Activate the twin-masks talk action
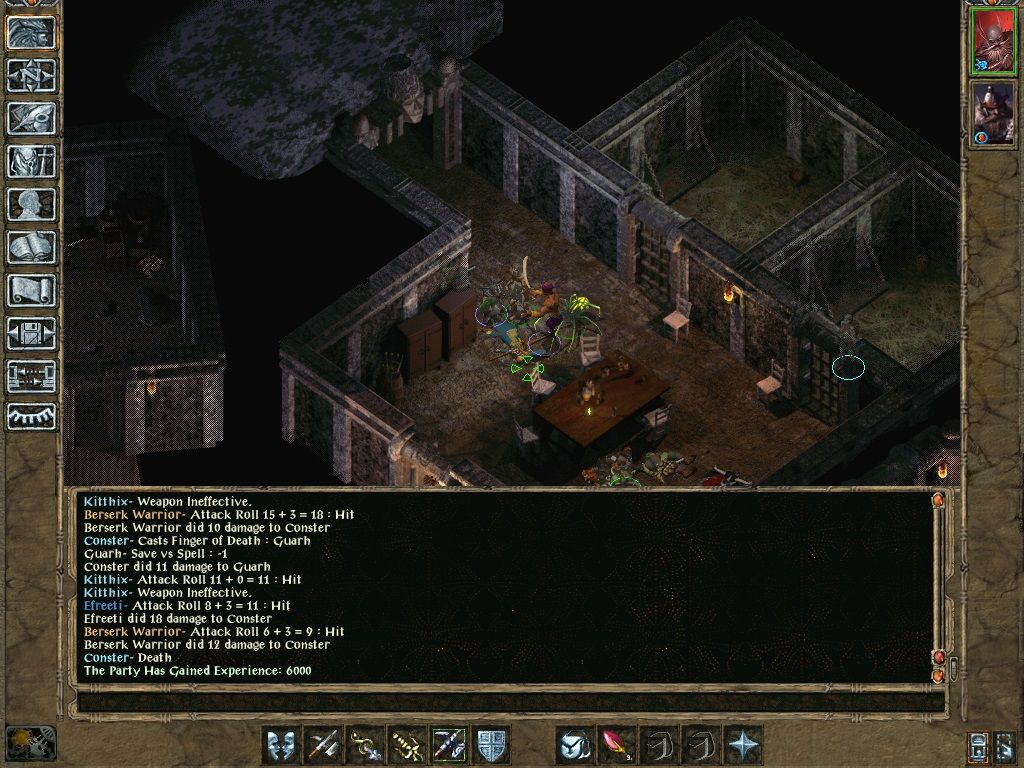 tap(281, 745)
